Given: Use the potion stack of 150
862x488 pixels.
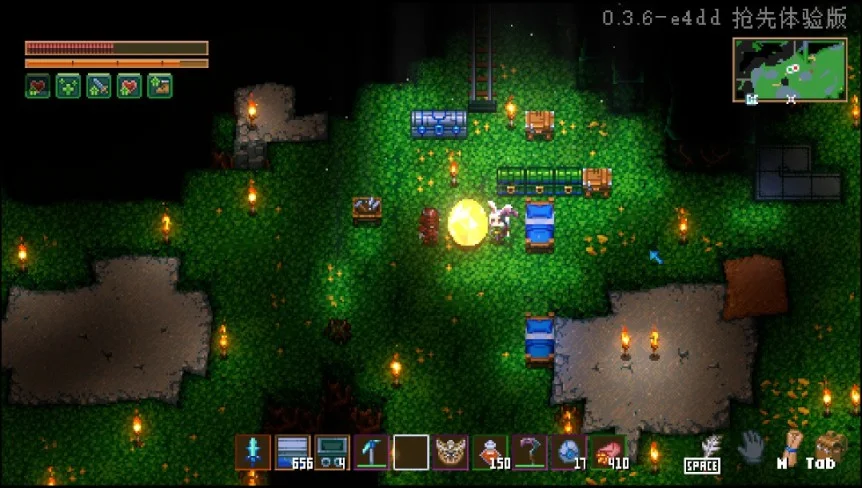Looking at the screenshot, I should [490, 452].
